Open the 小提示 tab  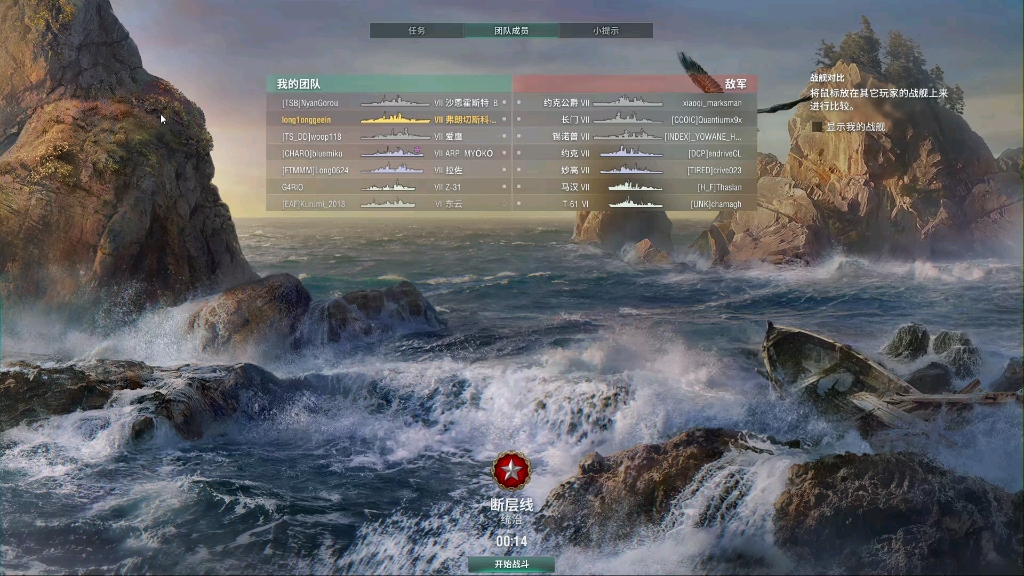click(x=605, y=31)
